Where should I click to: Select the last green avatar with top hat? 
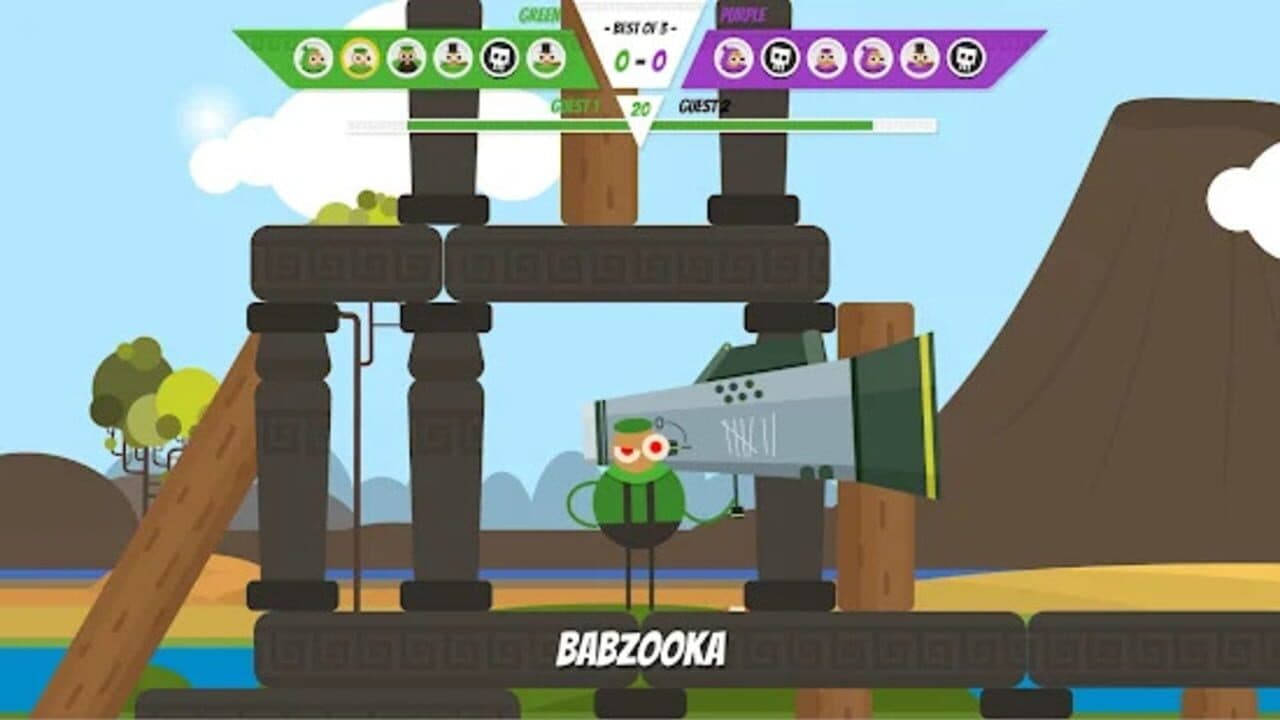(549, 58)
